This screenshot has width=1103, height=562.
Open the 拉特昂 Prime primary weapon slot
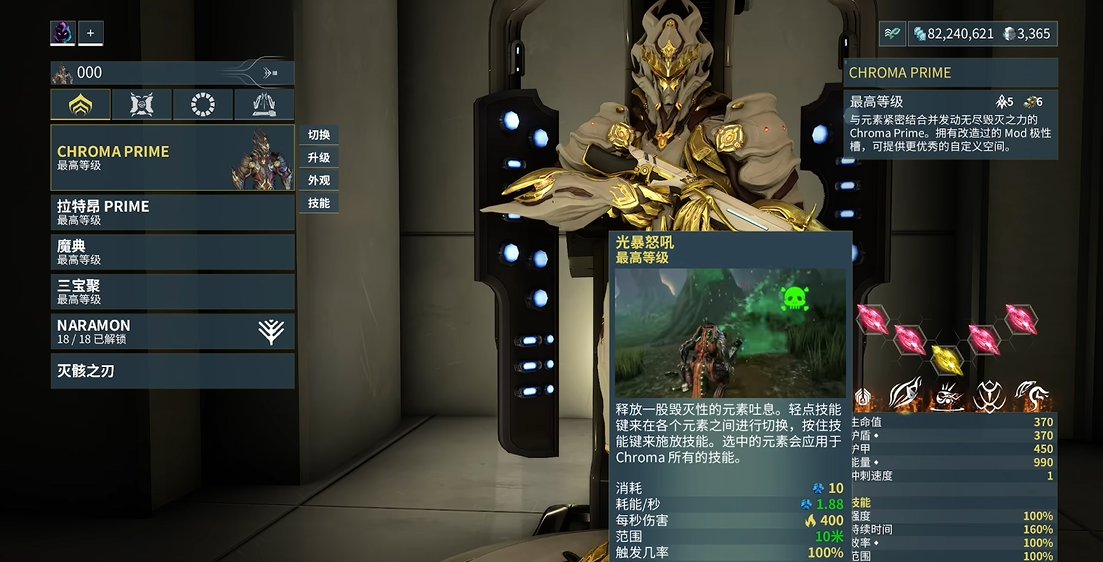click(172, 213)
